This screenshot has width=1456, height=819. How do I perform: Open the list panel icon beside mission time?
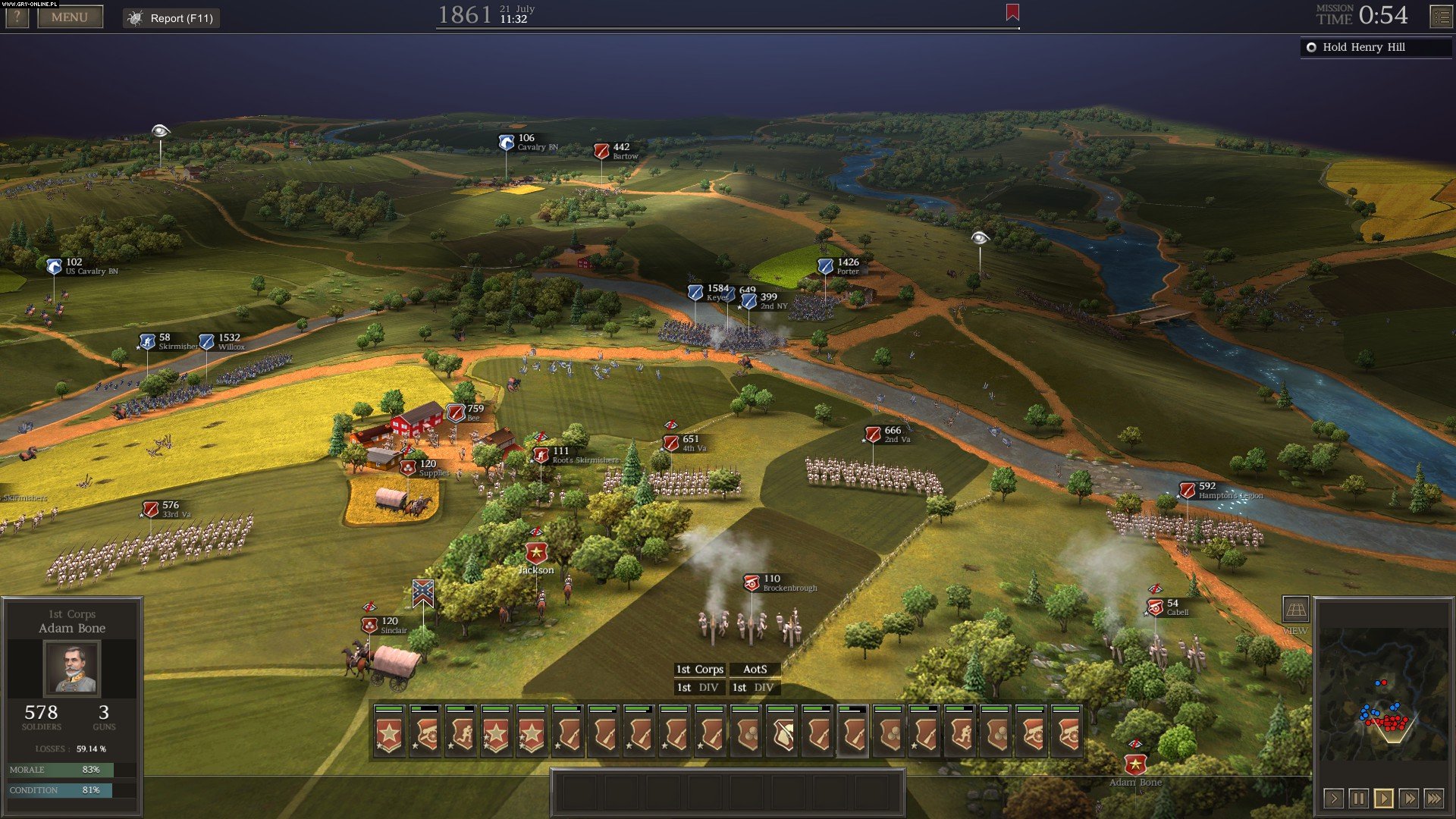point(1440,17)
